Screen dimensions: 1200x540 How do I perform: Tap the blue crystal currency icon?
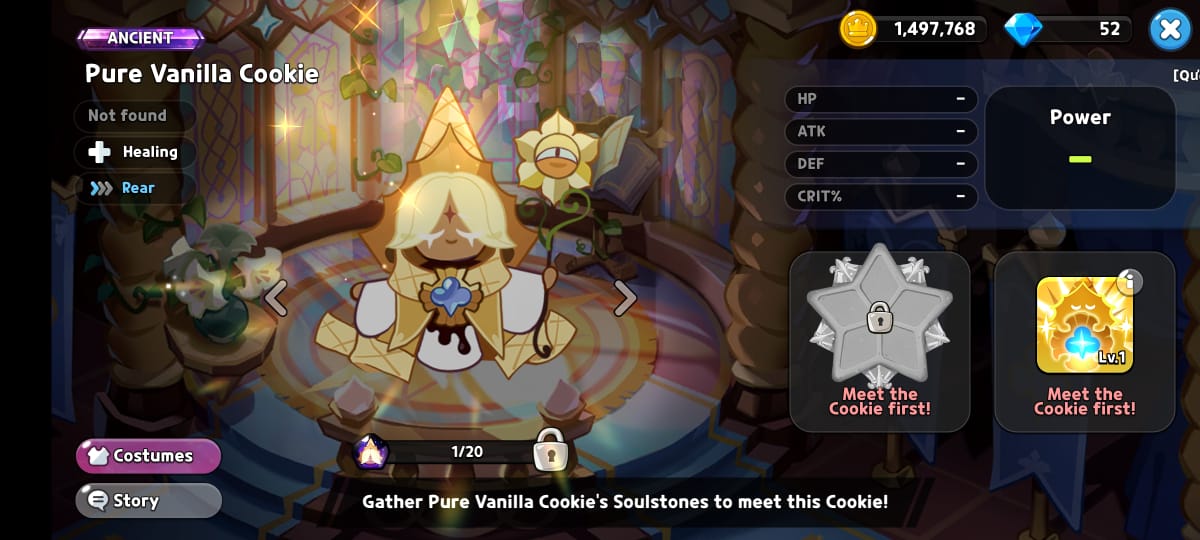(1023, 29)
